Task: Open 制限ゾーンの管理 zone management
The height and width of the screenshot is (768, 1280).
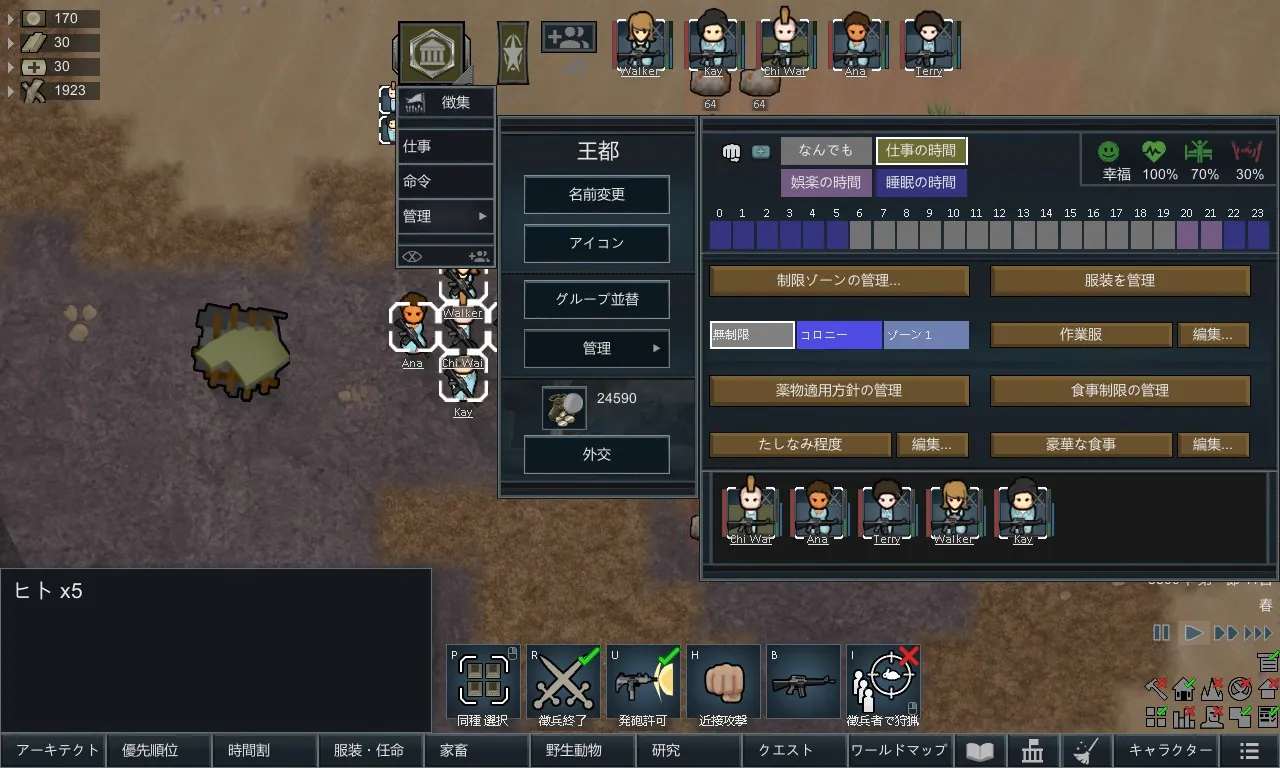Action: pyautogui.click(x=839, y=281)
